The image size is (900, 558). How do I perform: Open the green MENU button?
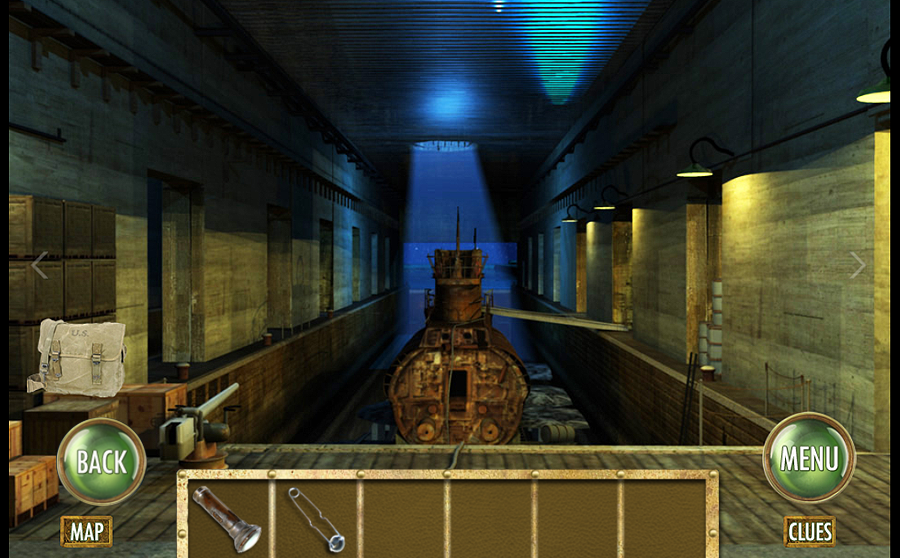(x=808, y=458)
